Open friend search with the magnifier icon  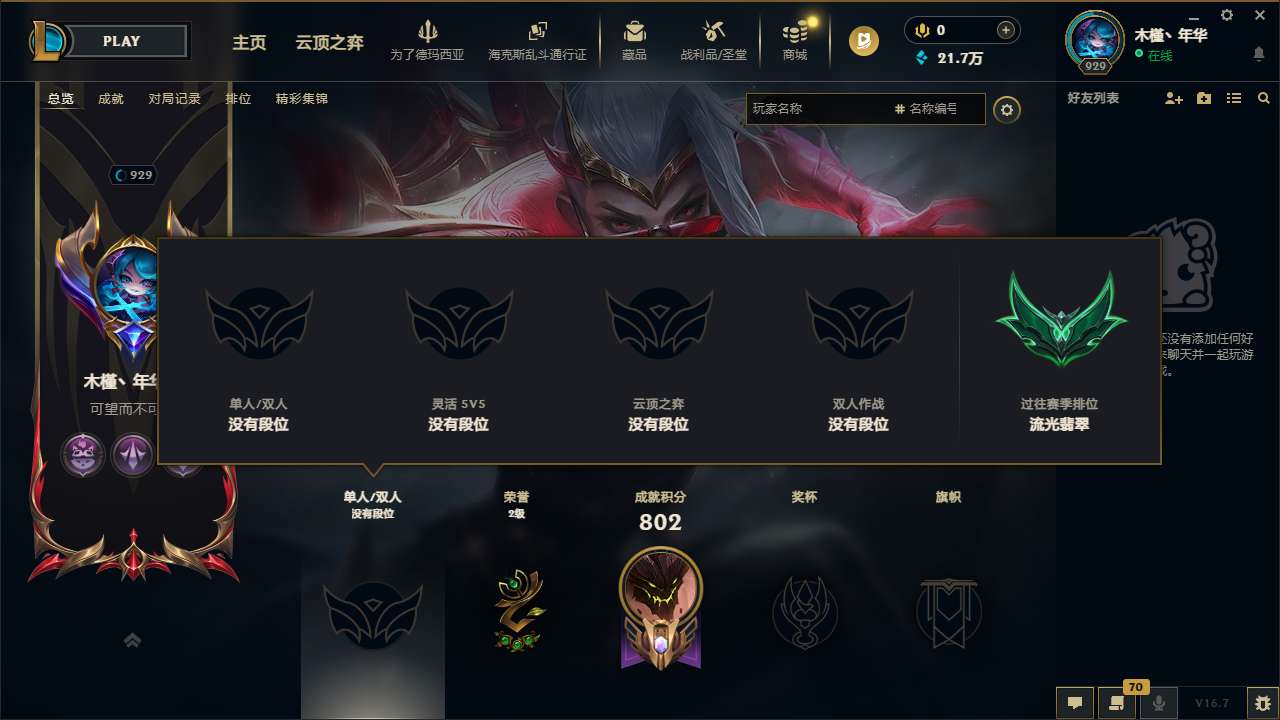coord(1264,98)
